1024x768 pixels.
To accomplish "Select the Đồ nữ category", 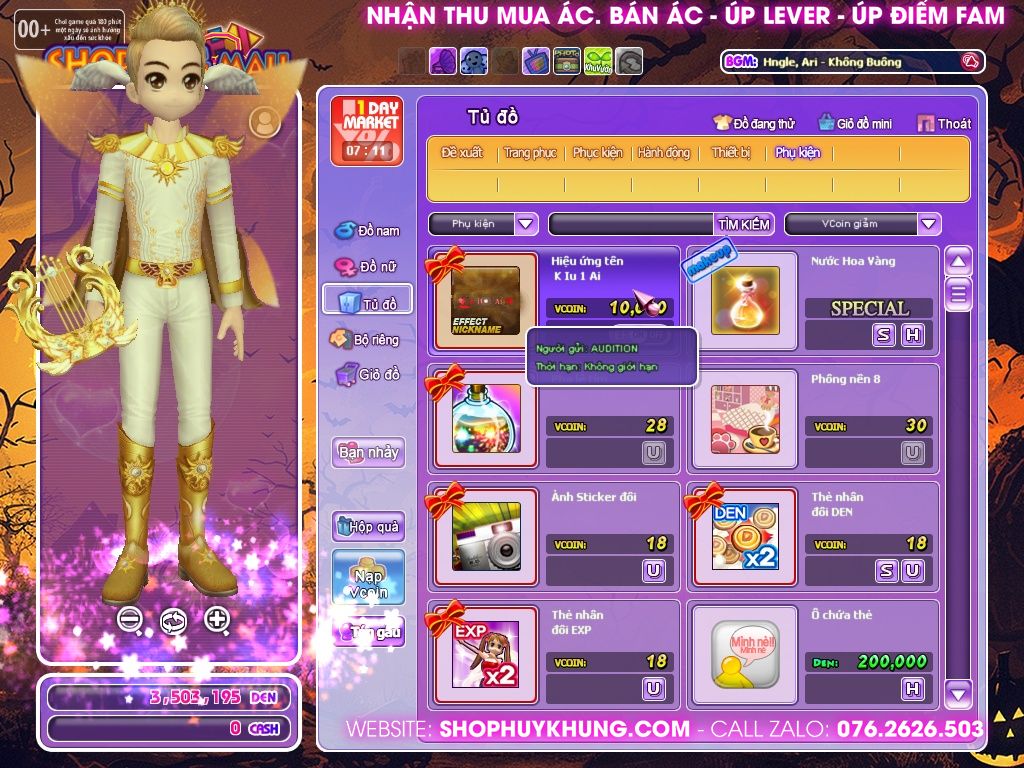I will point(368,267).
